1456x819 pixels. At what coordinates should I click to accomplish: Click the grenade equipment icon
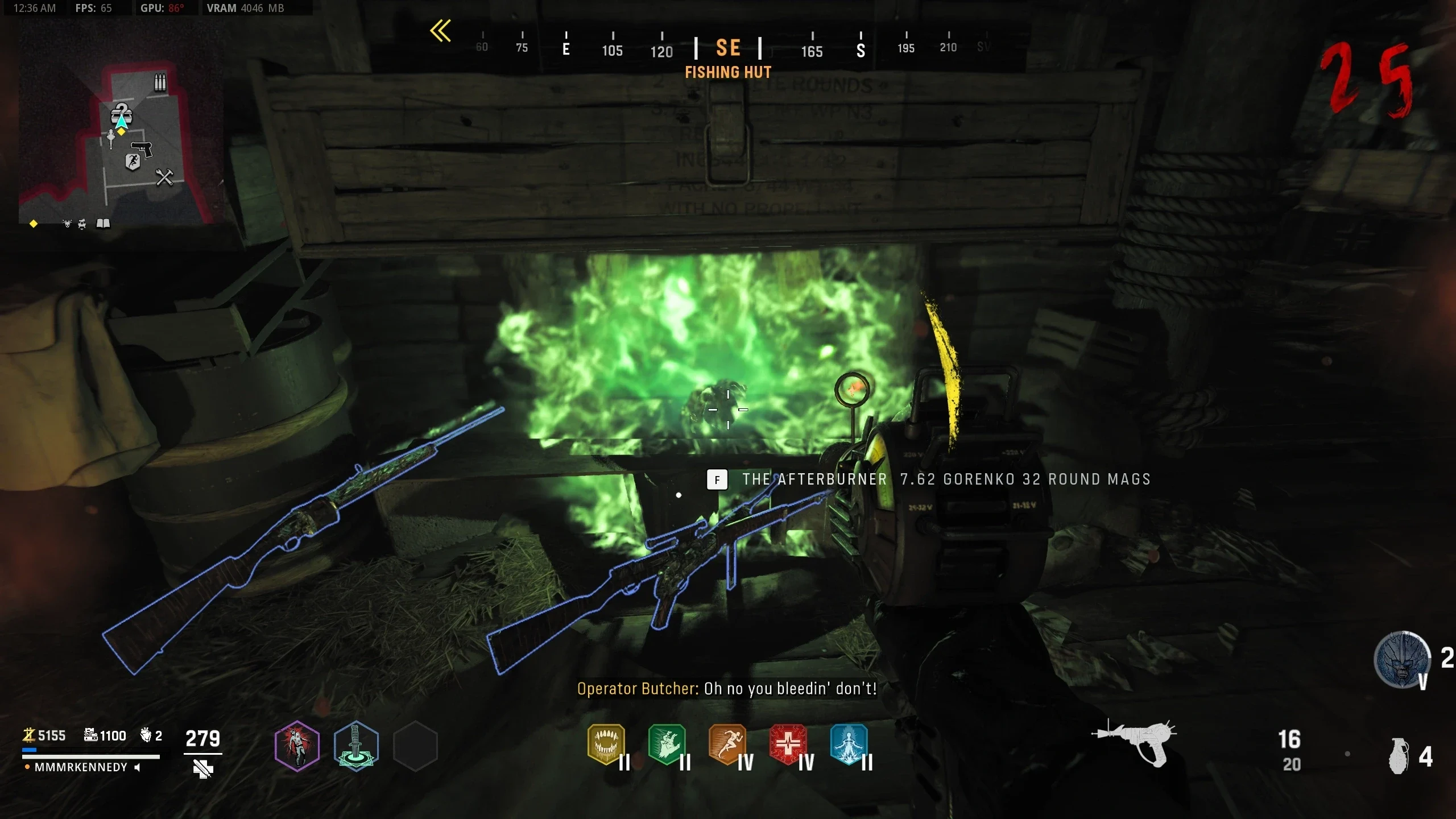coord(1400,756)
